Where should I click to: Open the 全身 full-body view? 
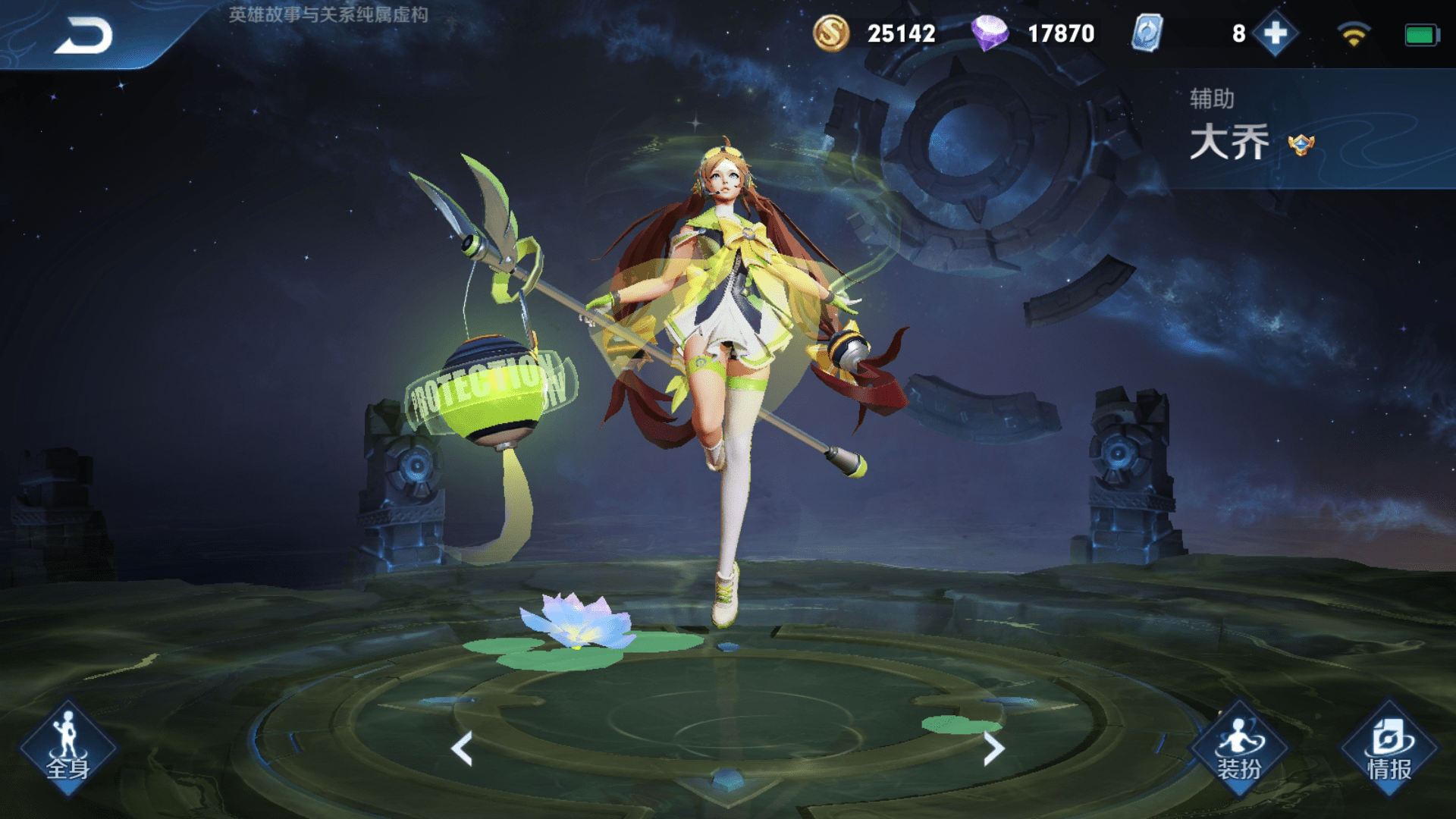(x=68, y=748)
